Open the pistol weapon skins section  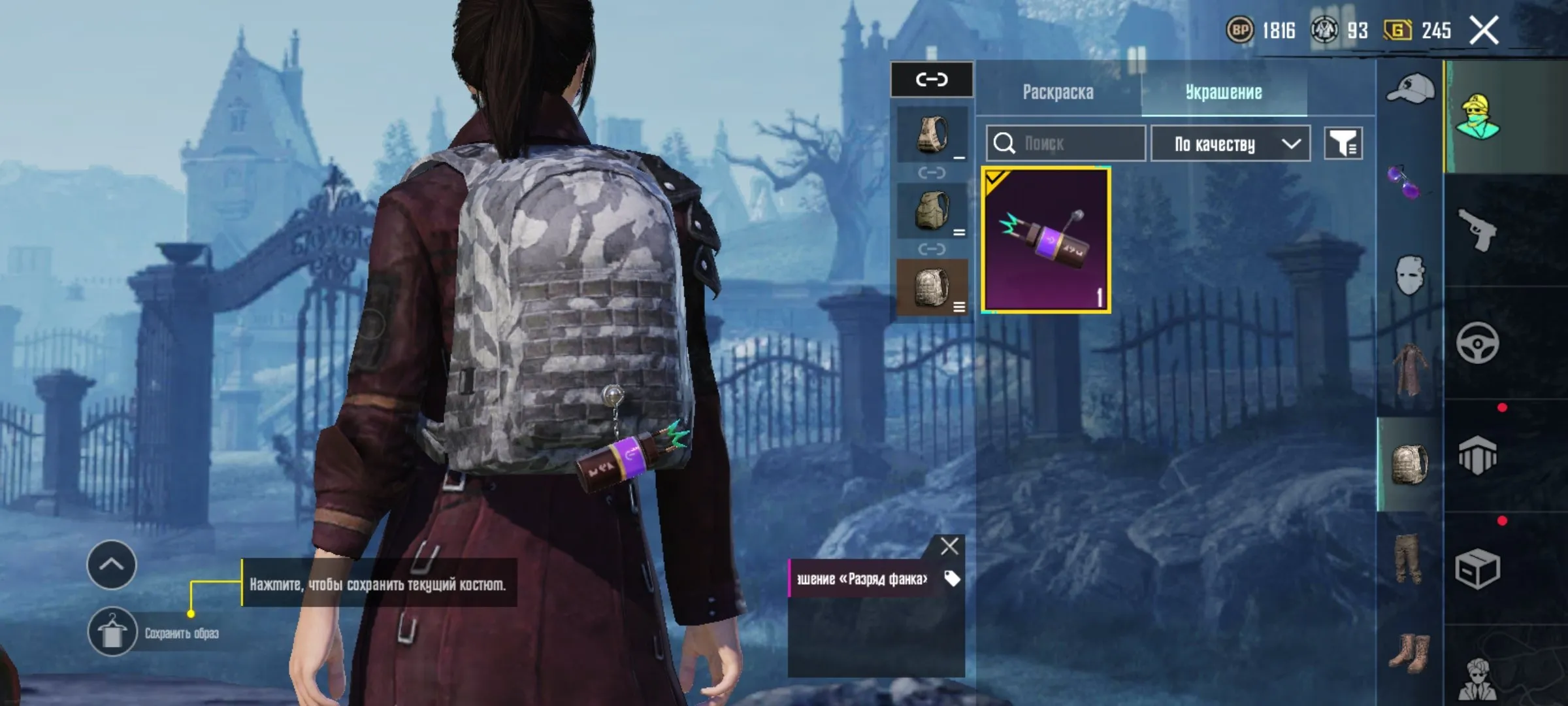(x=1478, y=230)
